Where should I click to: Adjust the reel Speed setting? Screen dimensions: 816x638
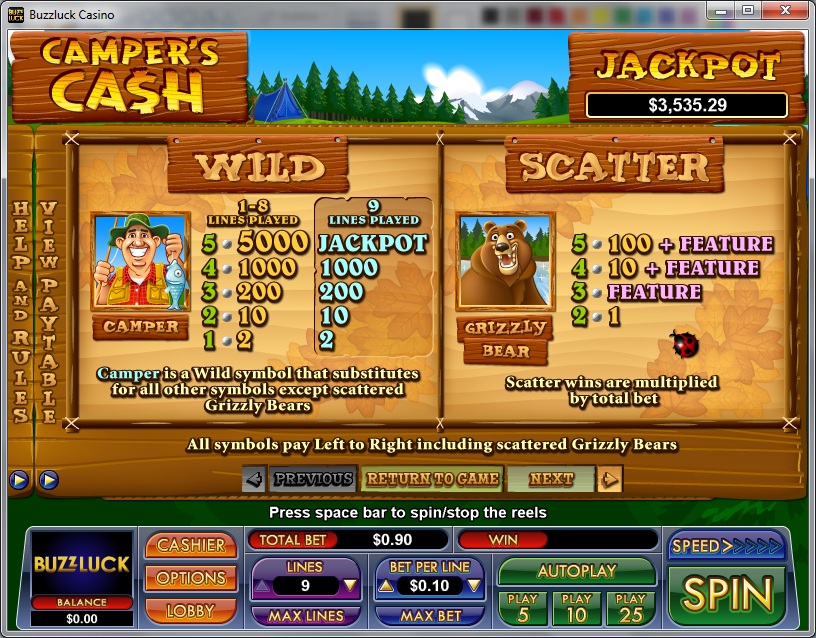726,546
